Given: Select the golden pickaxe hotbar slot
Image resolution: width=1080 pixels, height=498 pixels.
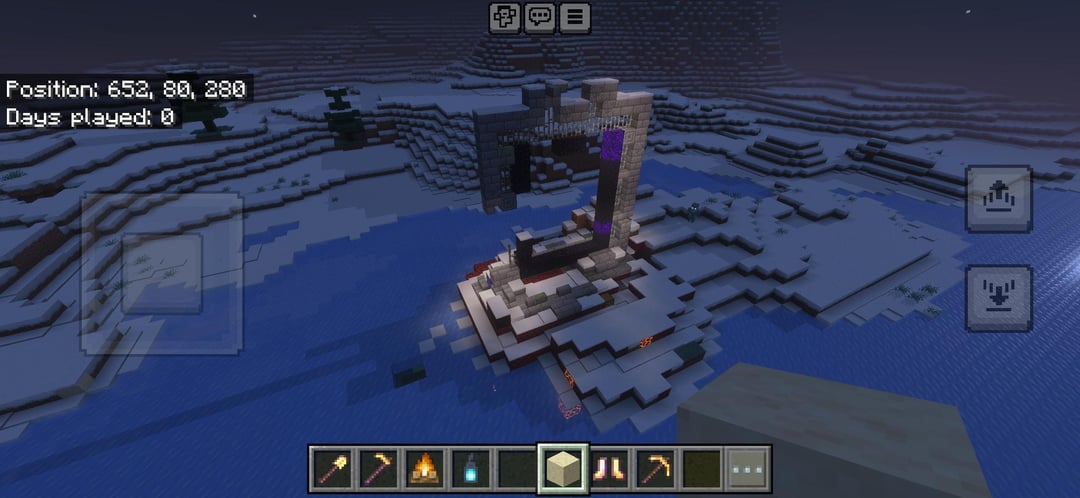Looking at the screenshot, I should pyautogui.click(x=656, y=467).
